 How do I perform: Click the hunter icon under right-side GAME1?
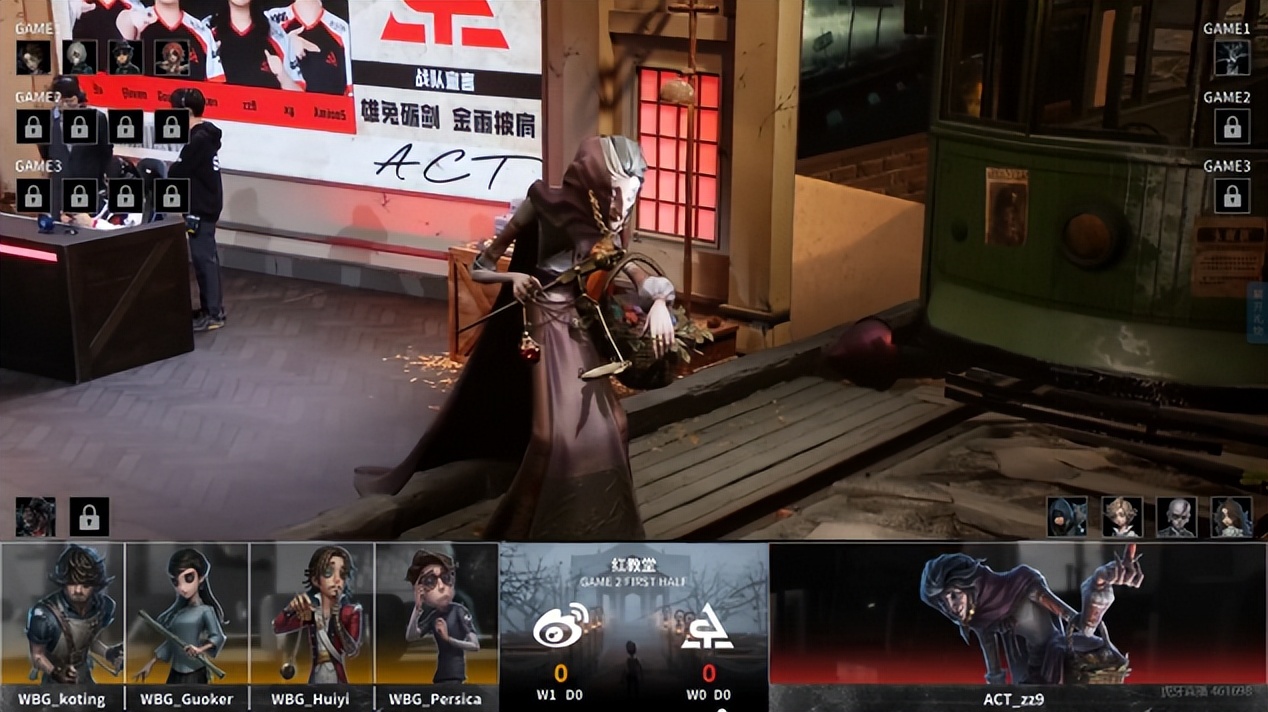coord(1232,58)
